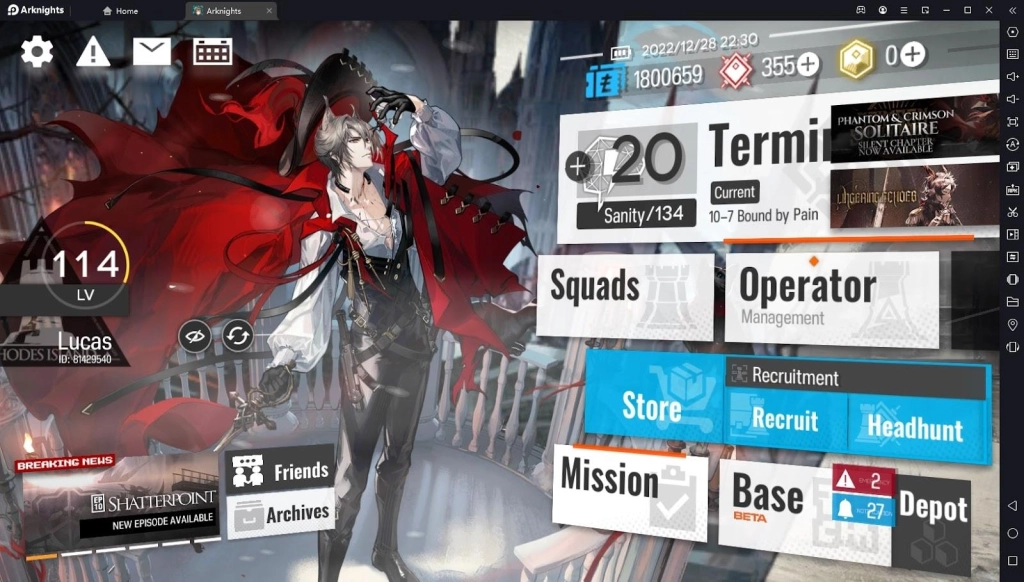
Task: Add Sanity with the plus button
Action: (577, 167)
